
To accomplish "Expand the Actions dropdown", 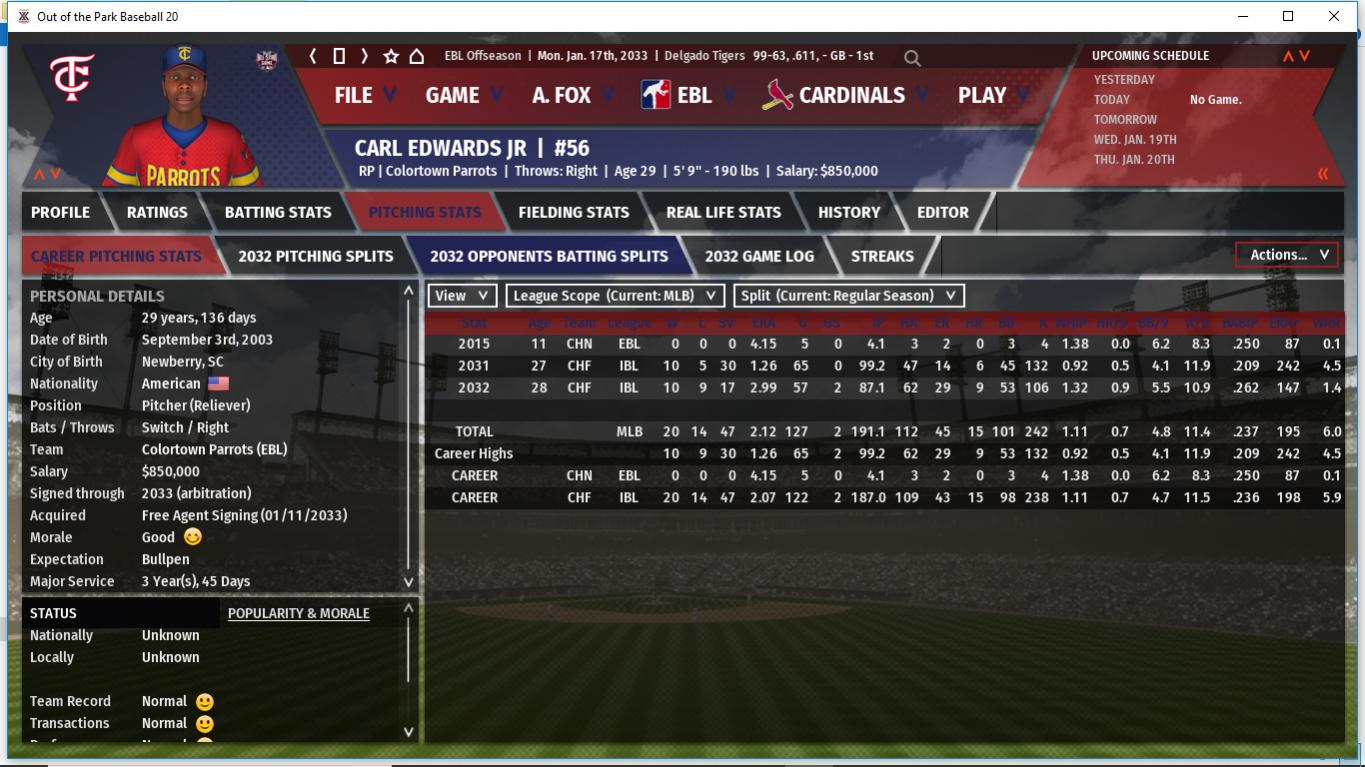I will tap(1288, 255).
